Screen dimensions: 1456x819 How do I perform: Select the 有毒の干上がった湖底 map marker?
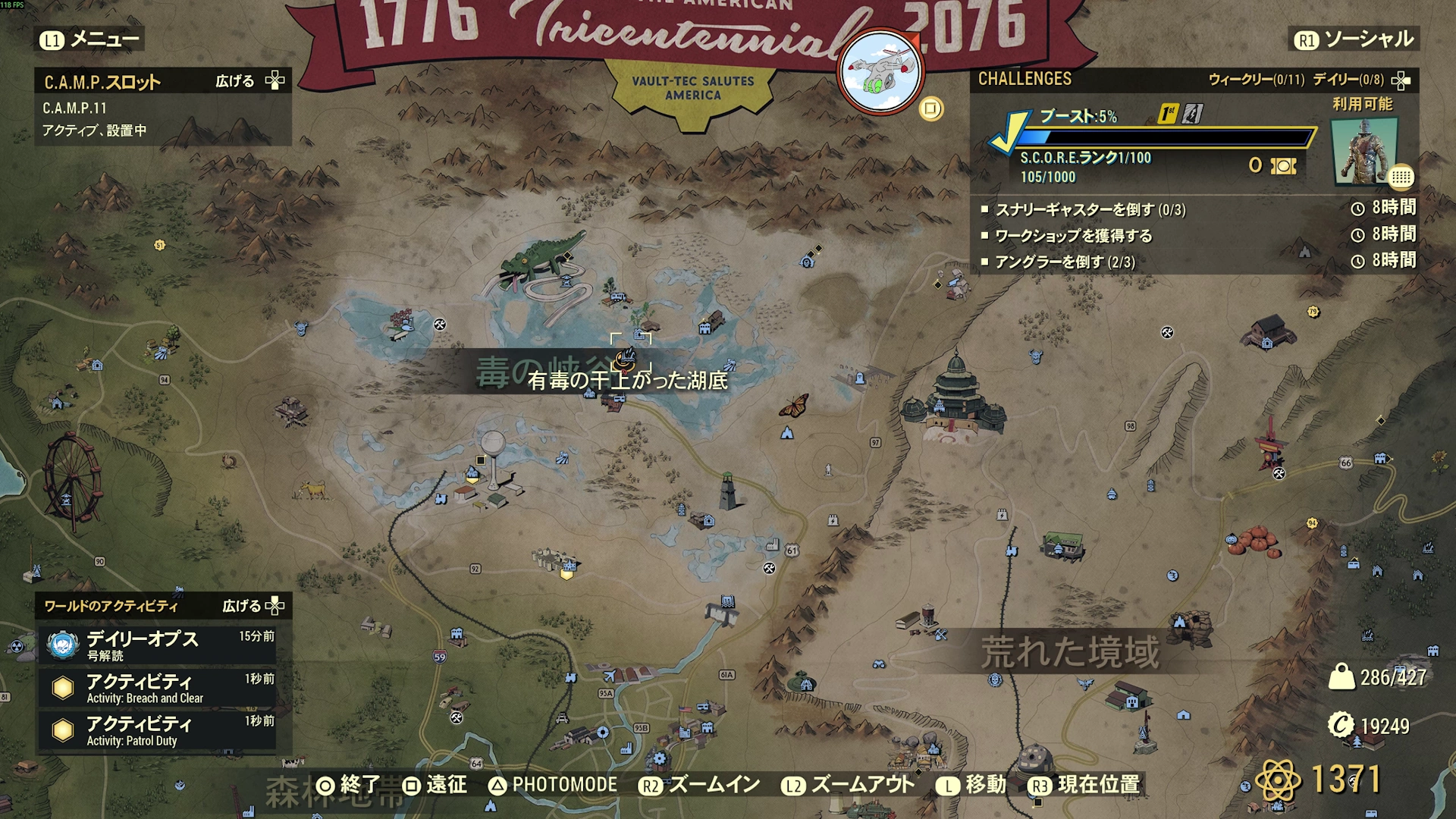coord(626,356)
